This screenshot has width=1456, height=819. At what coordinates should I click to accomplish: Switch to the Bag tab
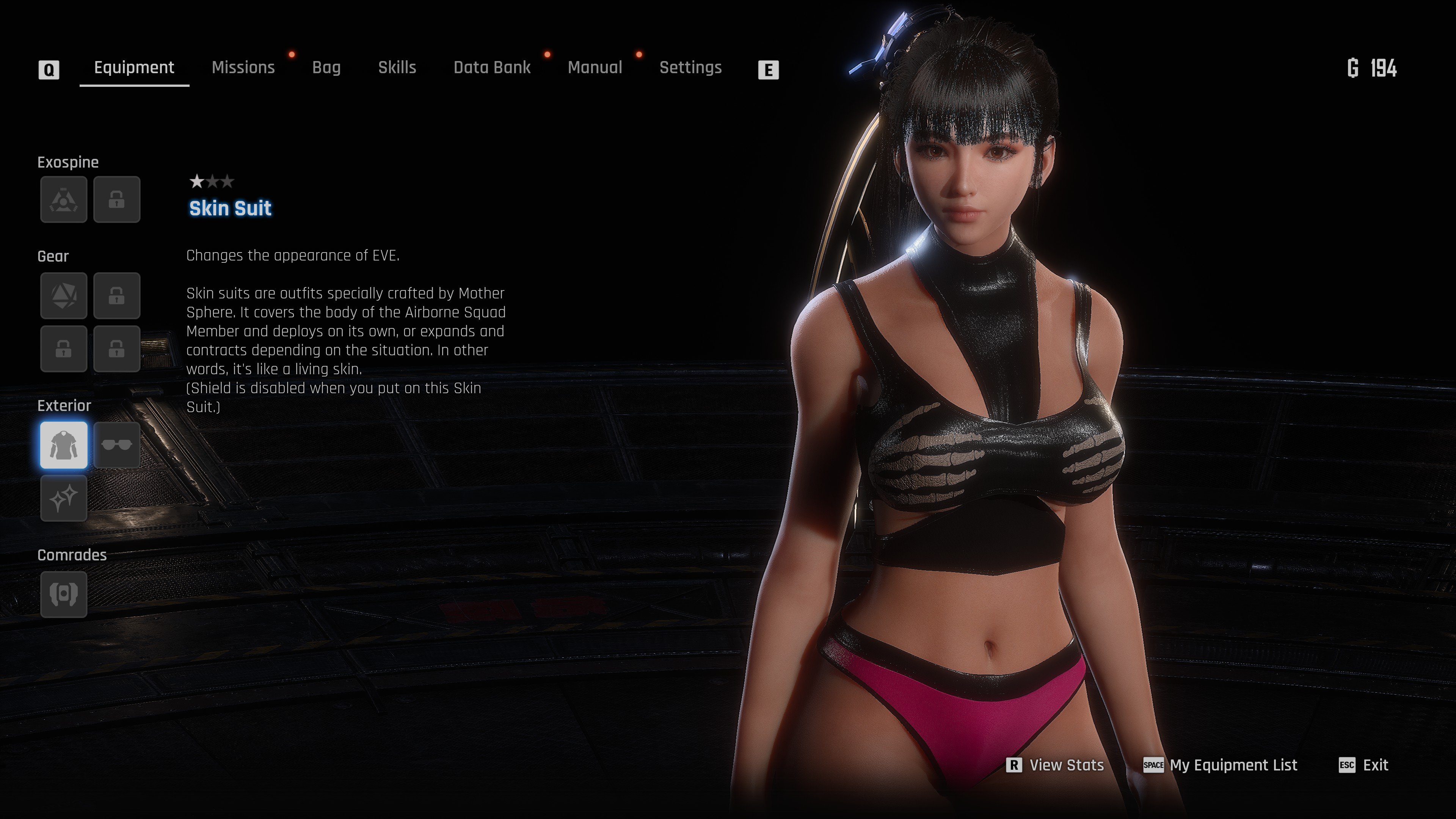(x=326, y=68)
